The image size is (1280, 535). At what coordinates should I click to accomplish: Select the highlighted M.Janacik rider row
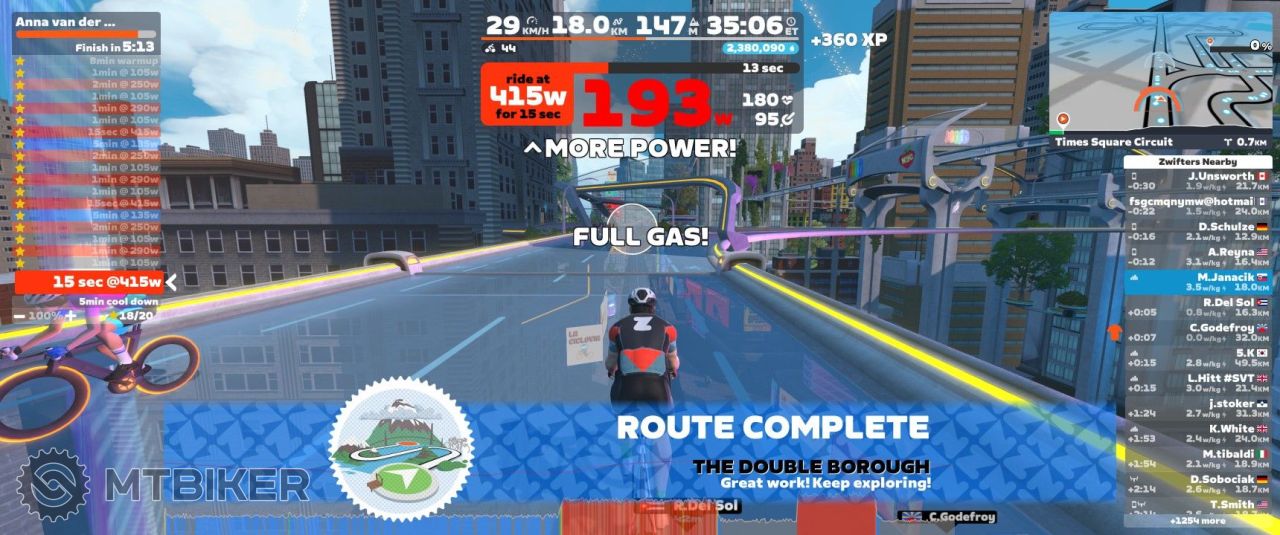1200,281
